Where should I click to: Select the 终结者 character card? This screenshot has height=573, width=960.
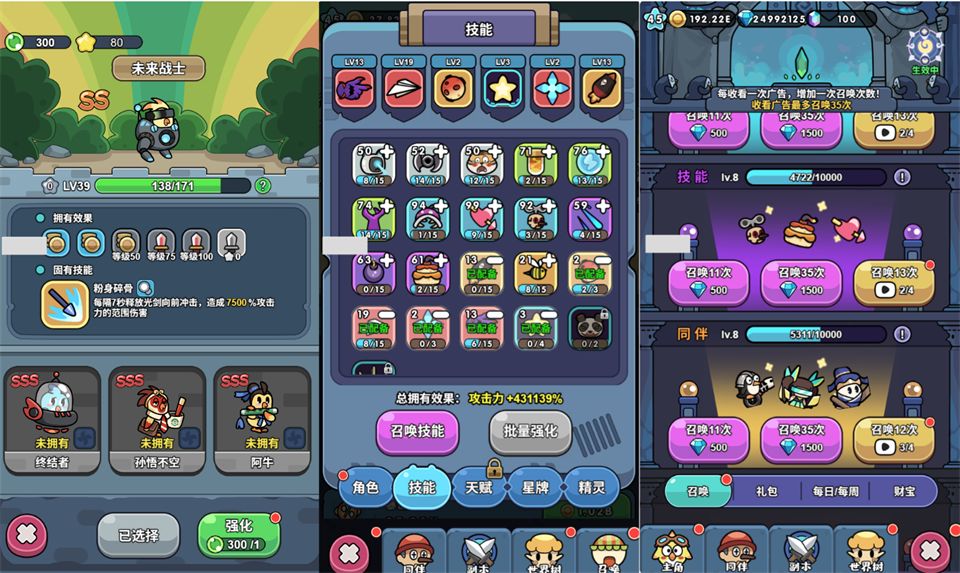coord(52,420)
